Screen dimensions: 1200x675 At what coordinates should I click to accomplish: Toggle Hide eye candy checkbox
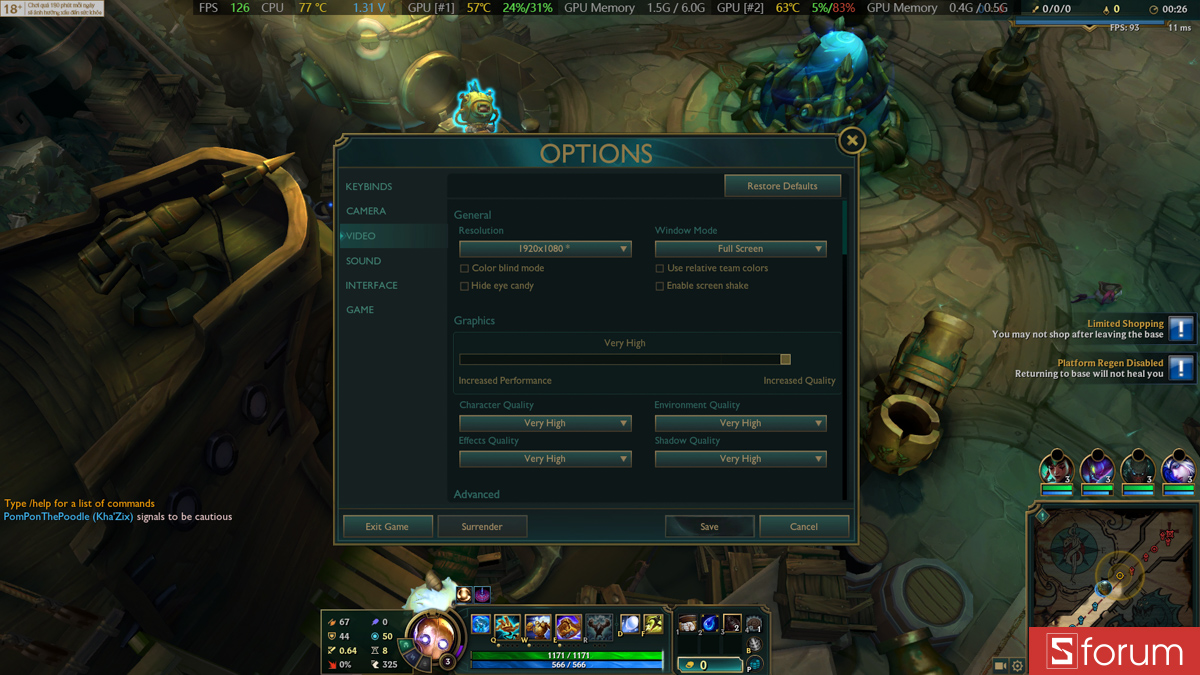click(x=464, y=286)
